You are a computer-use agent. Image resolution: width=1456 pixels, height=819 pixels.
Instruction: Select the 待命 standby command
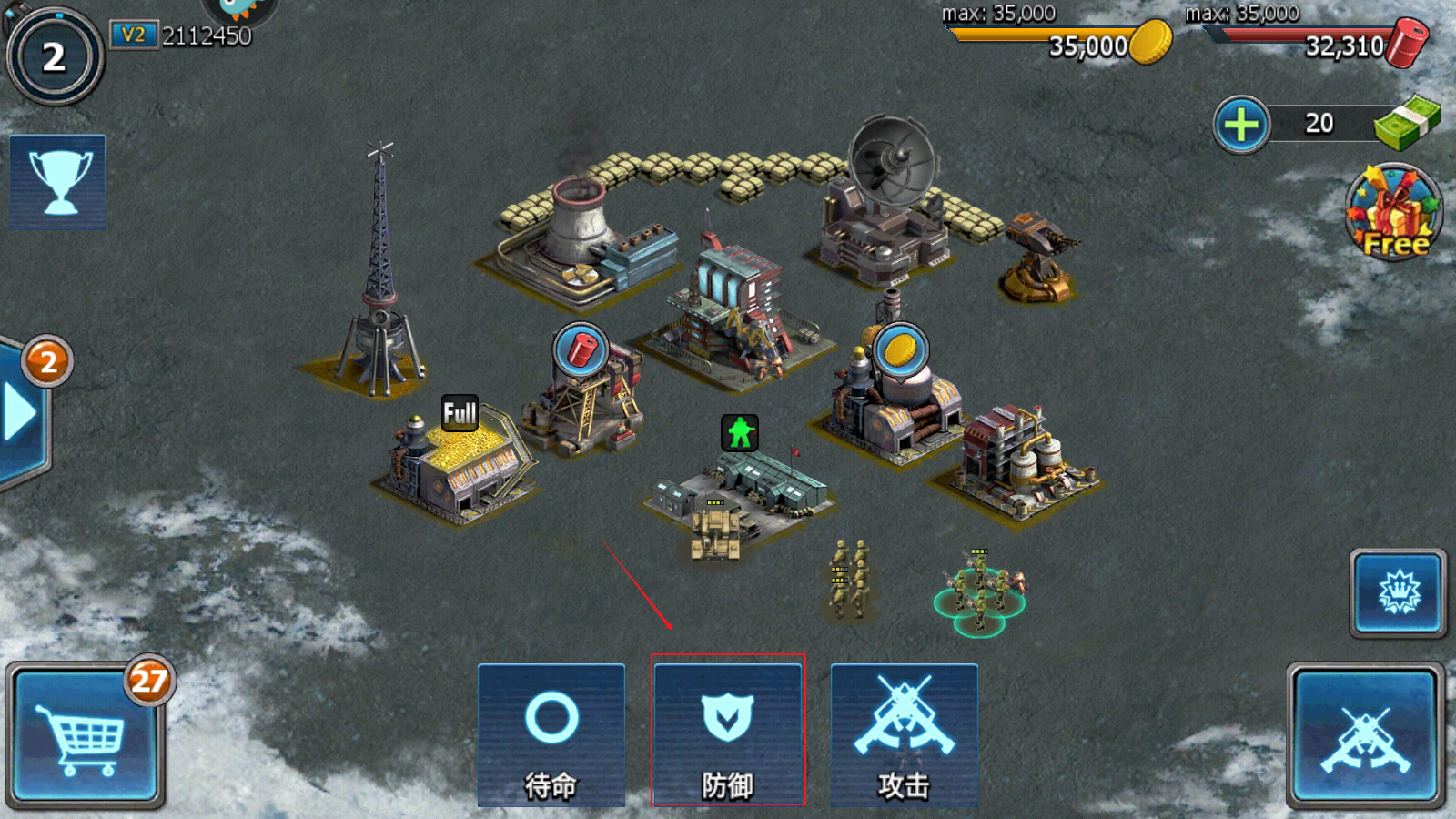coord(551,735)
